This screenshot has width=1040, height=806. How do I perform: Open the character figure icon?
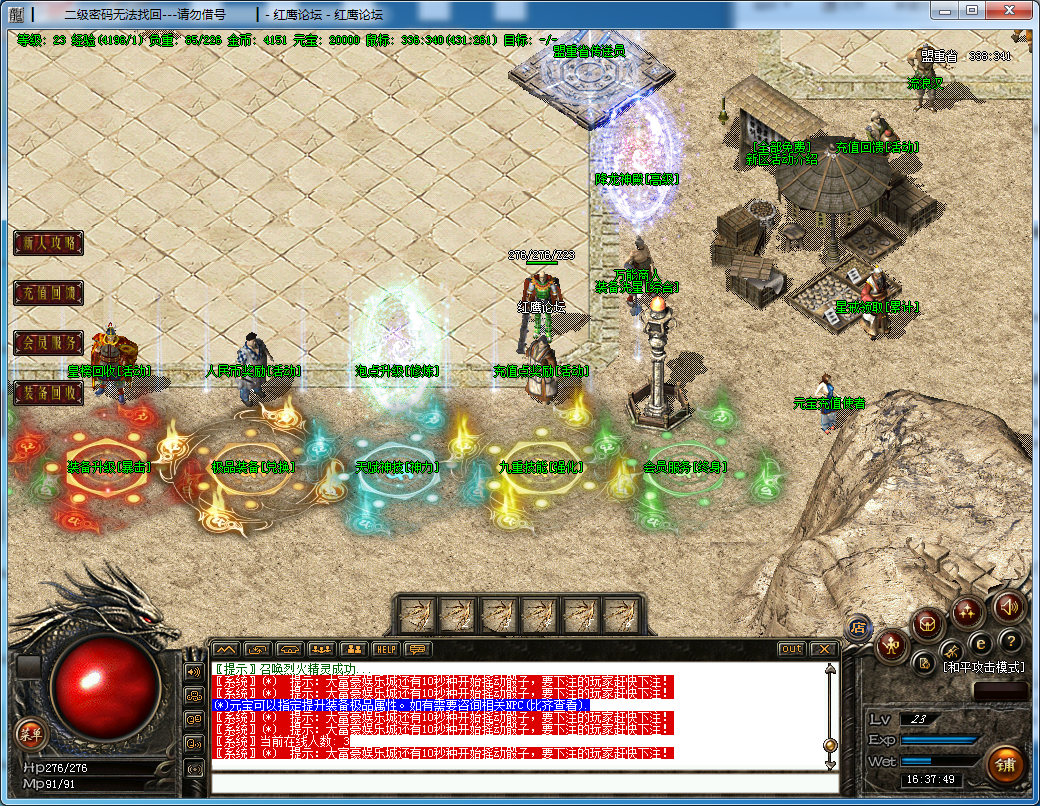[x=891, y=646]
